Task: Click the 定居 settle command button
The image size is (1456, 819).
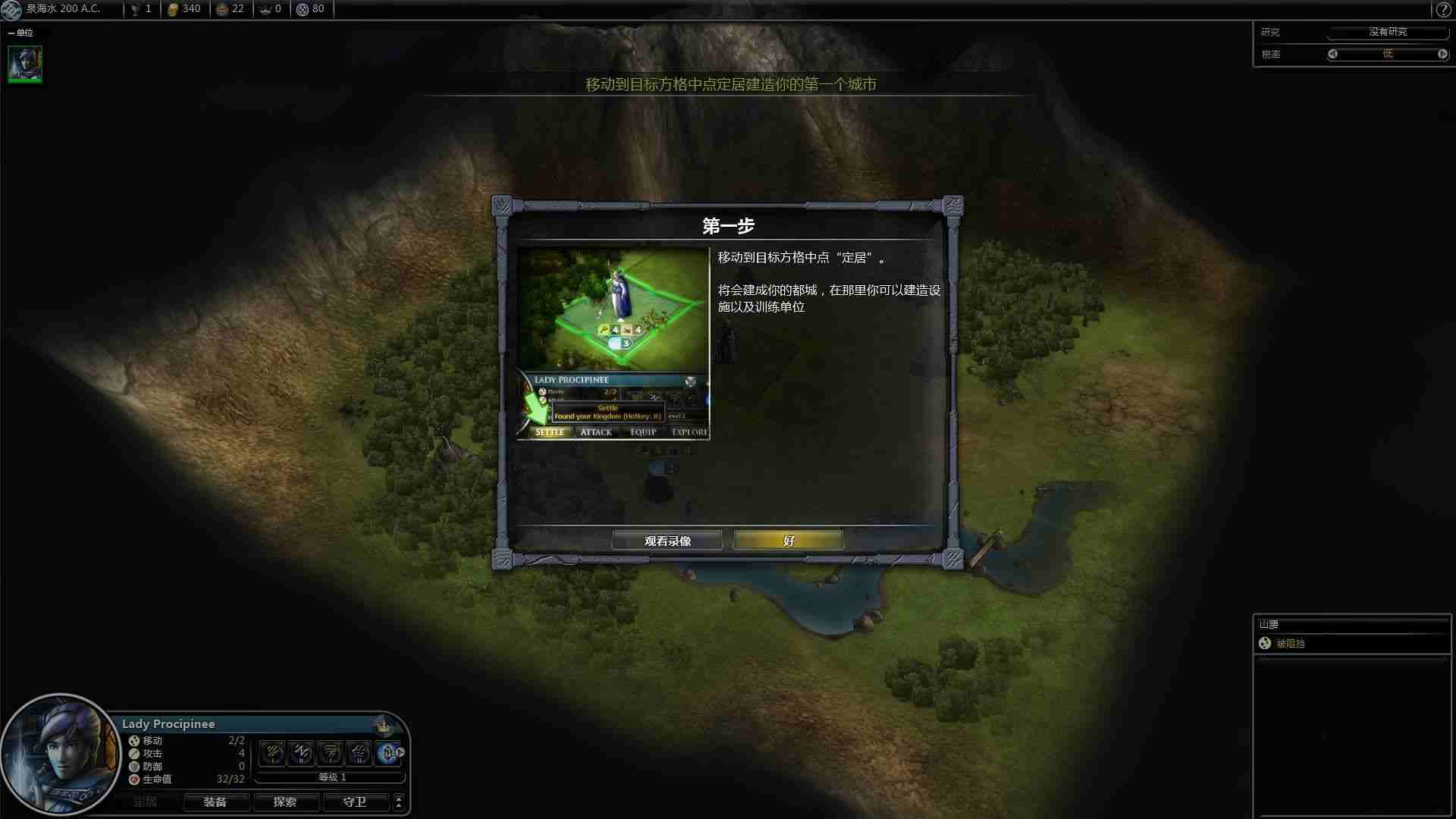Action: pos(145,802)
